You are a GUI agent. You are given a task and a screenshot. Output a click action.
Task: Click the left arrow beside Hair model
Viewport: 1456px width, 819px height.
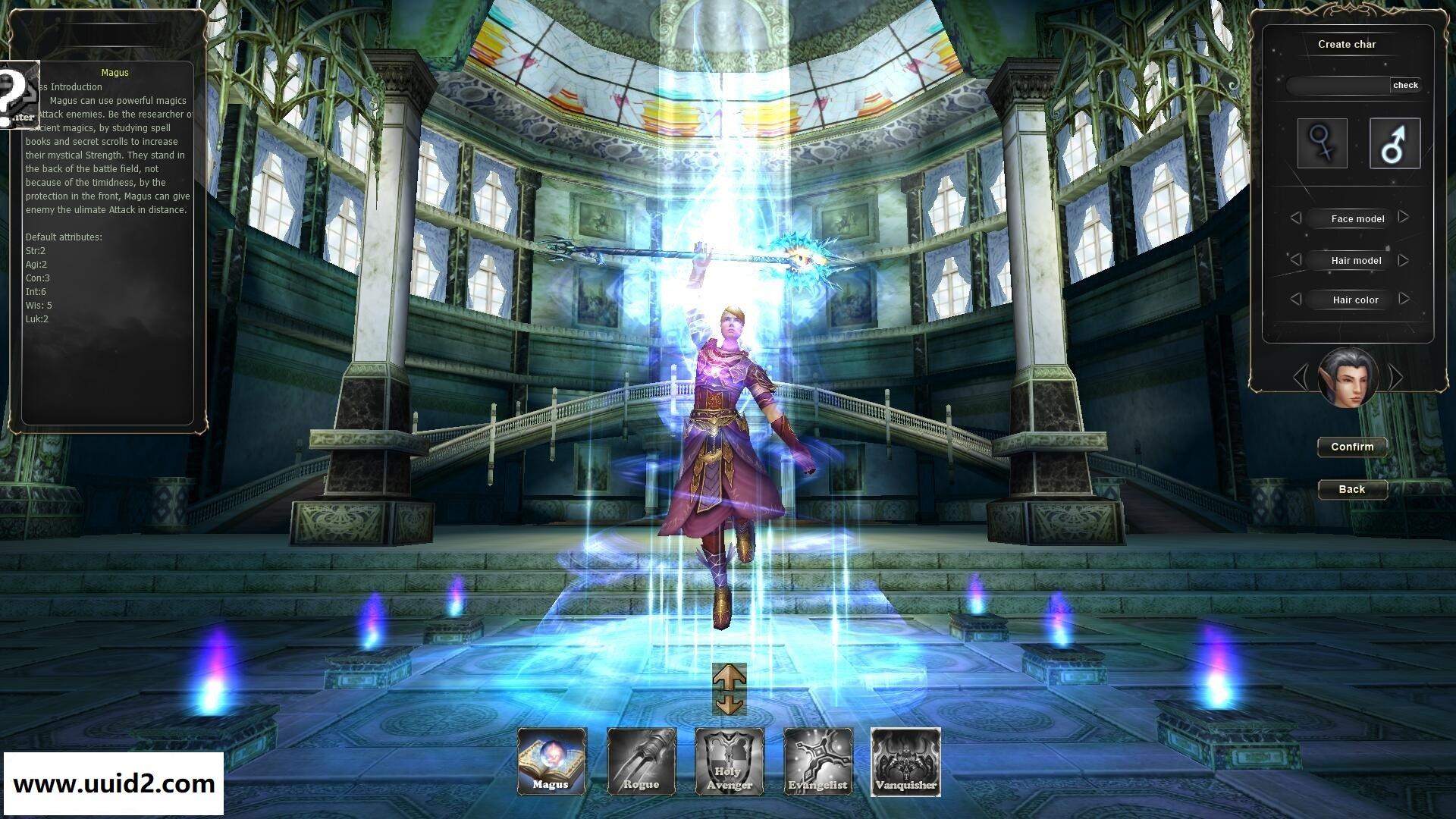[1295, 259]
